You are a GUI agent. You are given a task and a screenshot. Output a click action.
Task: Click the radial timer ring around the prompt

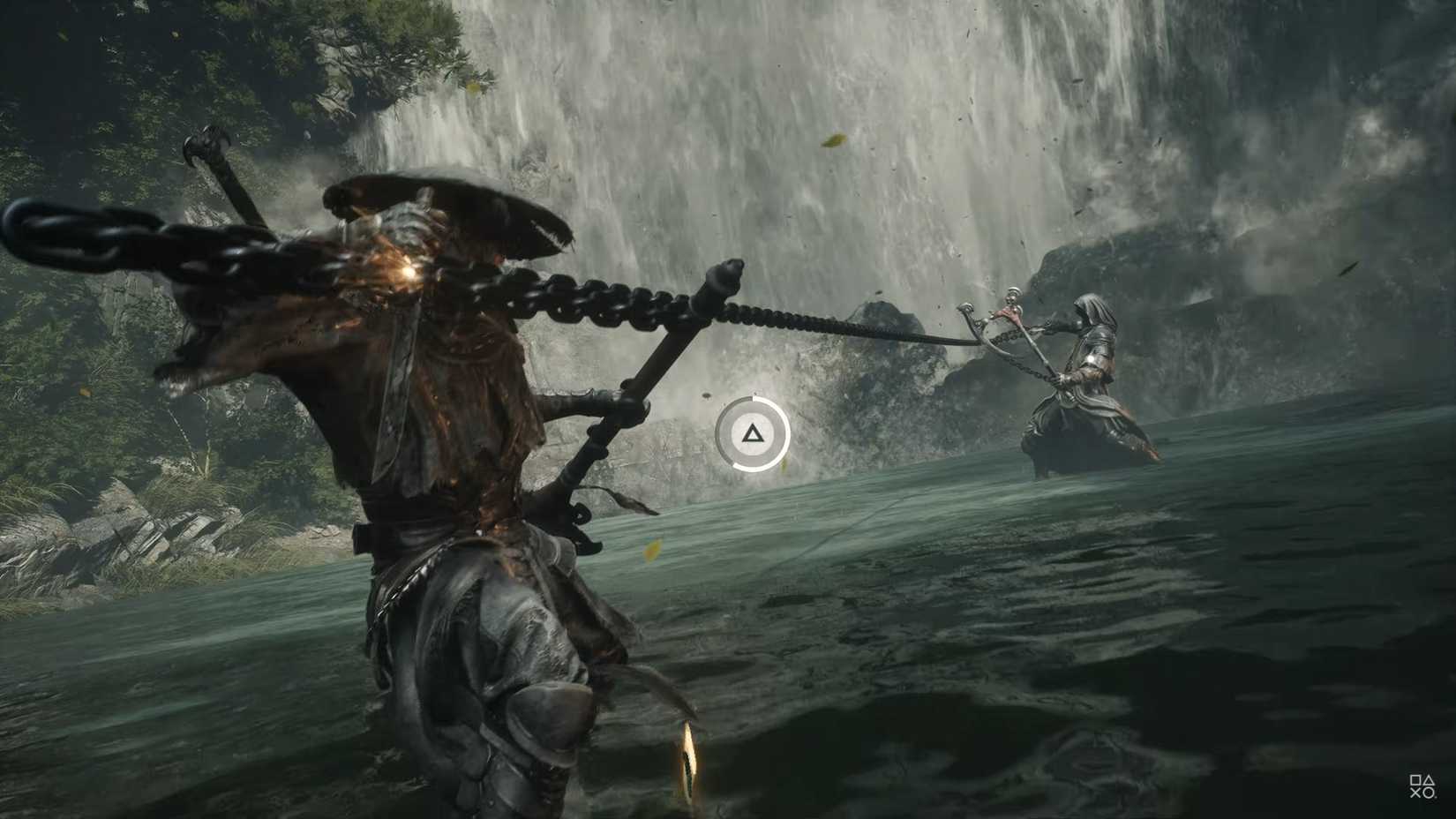pyautogui.click(x=786, y=432)
